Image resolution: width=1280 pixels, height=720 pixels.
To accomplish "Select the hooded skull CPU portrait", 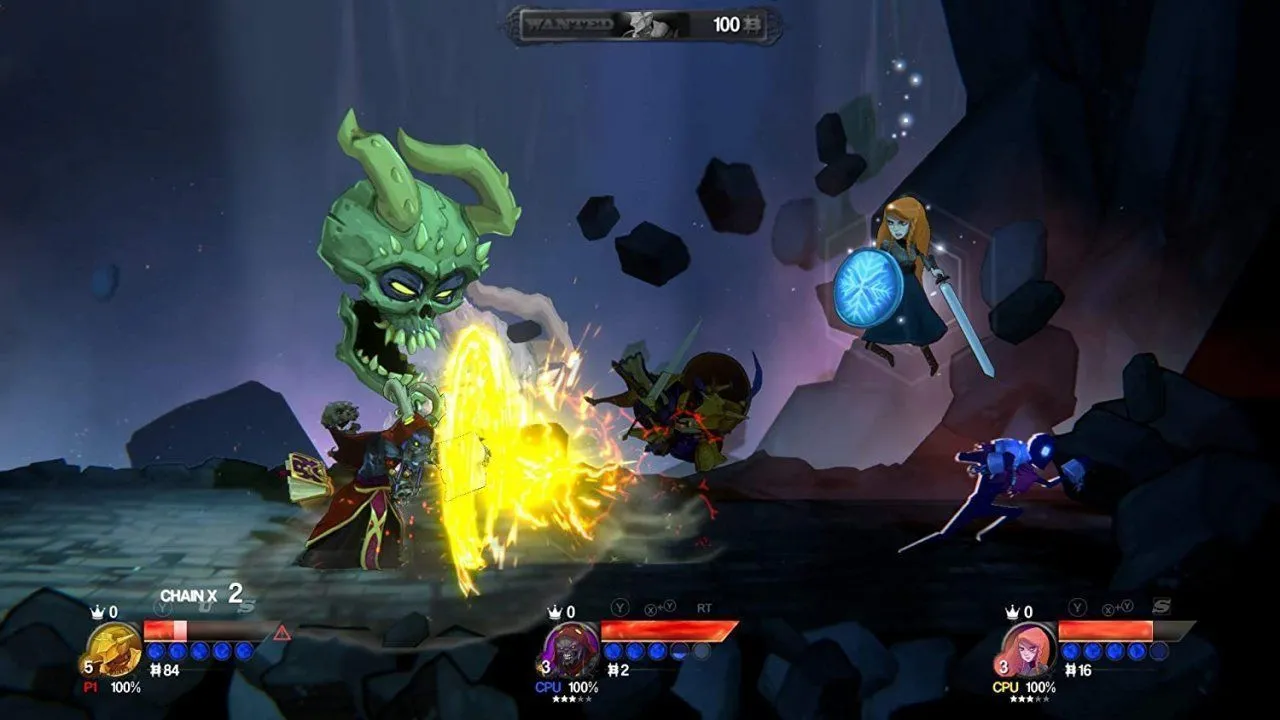I will click(572, 648).
